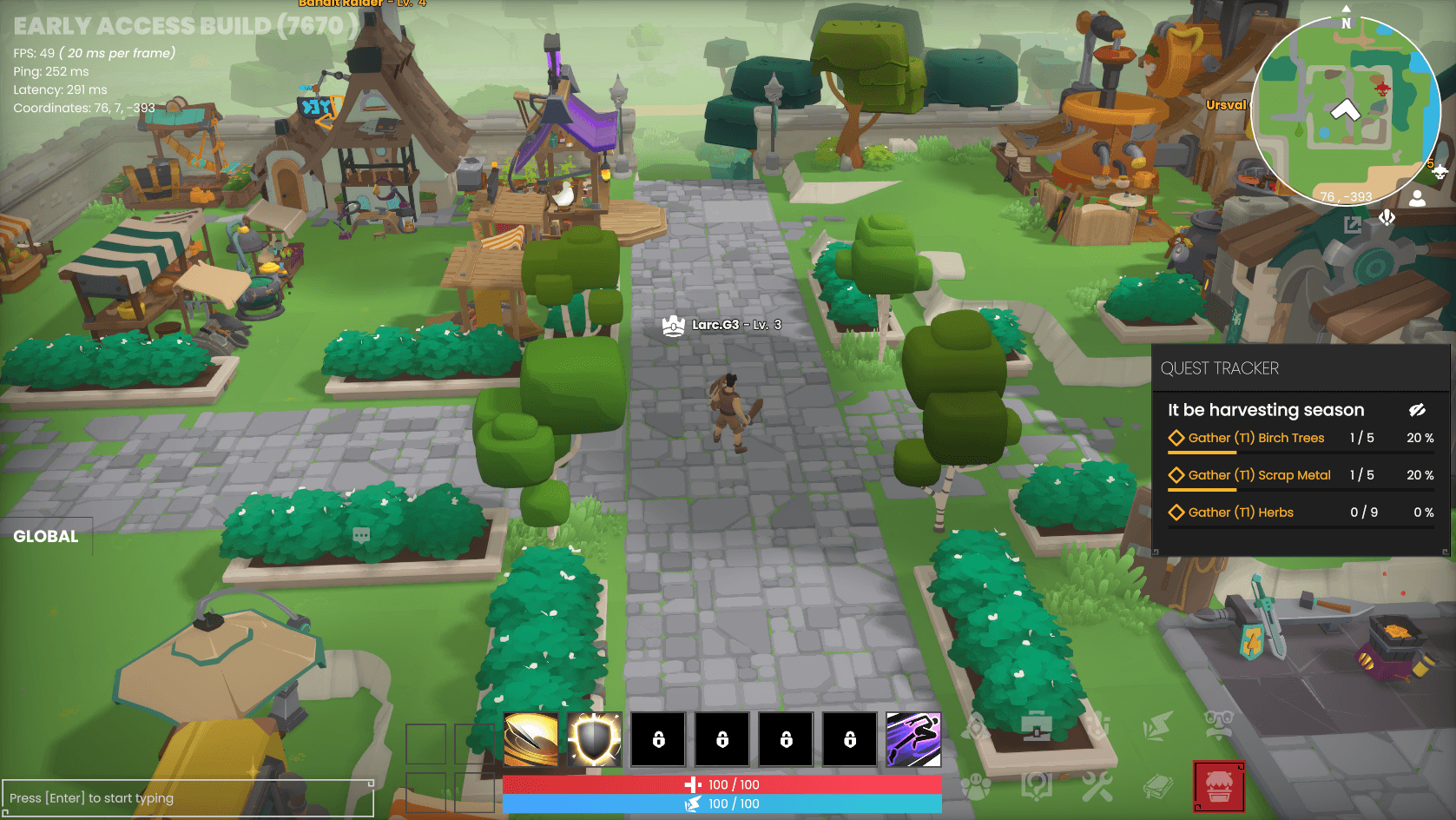Open the quest help speech bubble icon
1456x820 pixels.
coord(1037,786)
